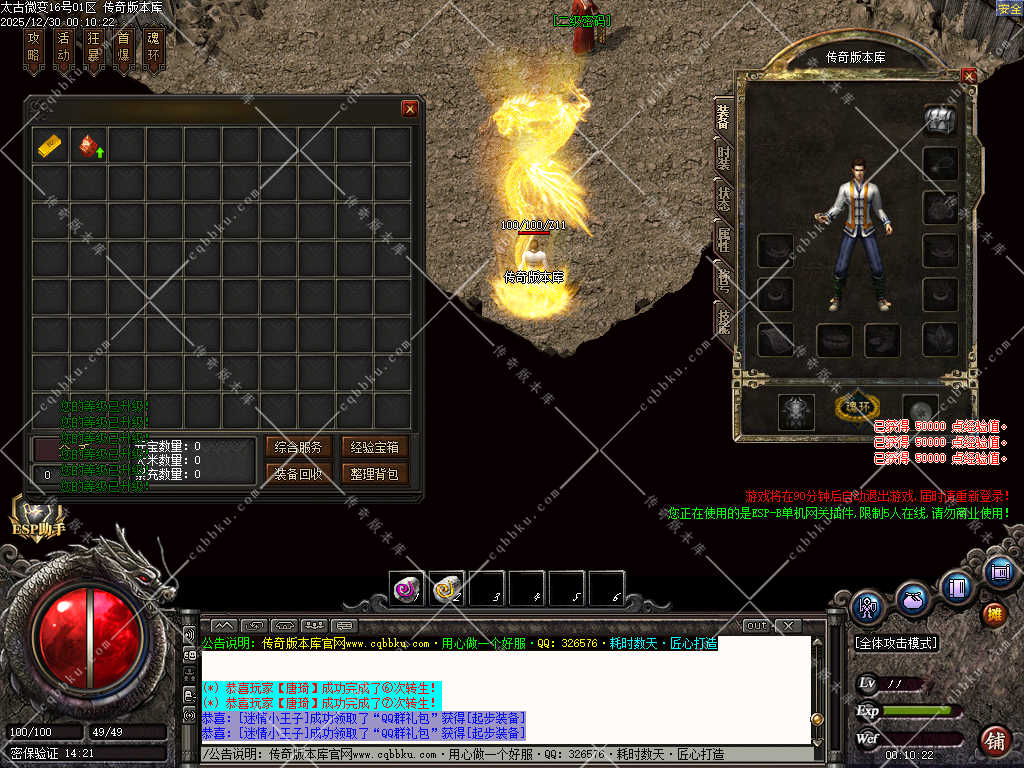The height and width of the screenshot is (768, 1024).
Task: Select the gold bar in the bag
Action: [50, 146]
